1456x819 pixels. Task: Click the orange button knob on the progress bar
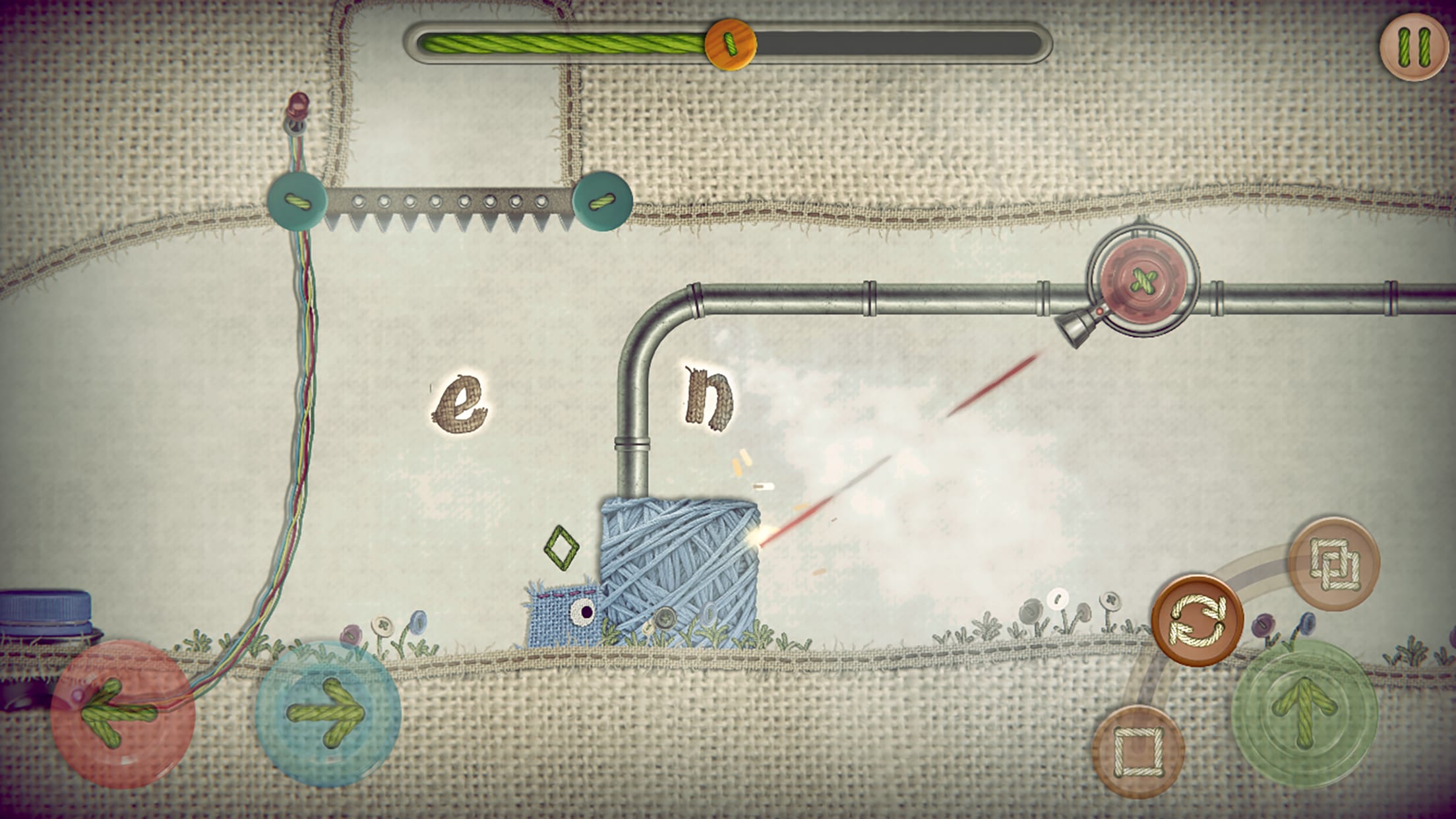[x=729, y=45]
